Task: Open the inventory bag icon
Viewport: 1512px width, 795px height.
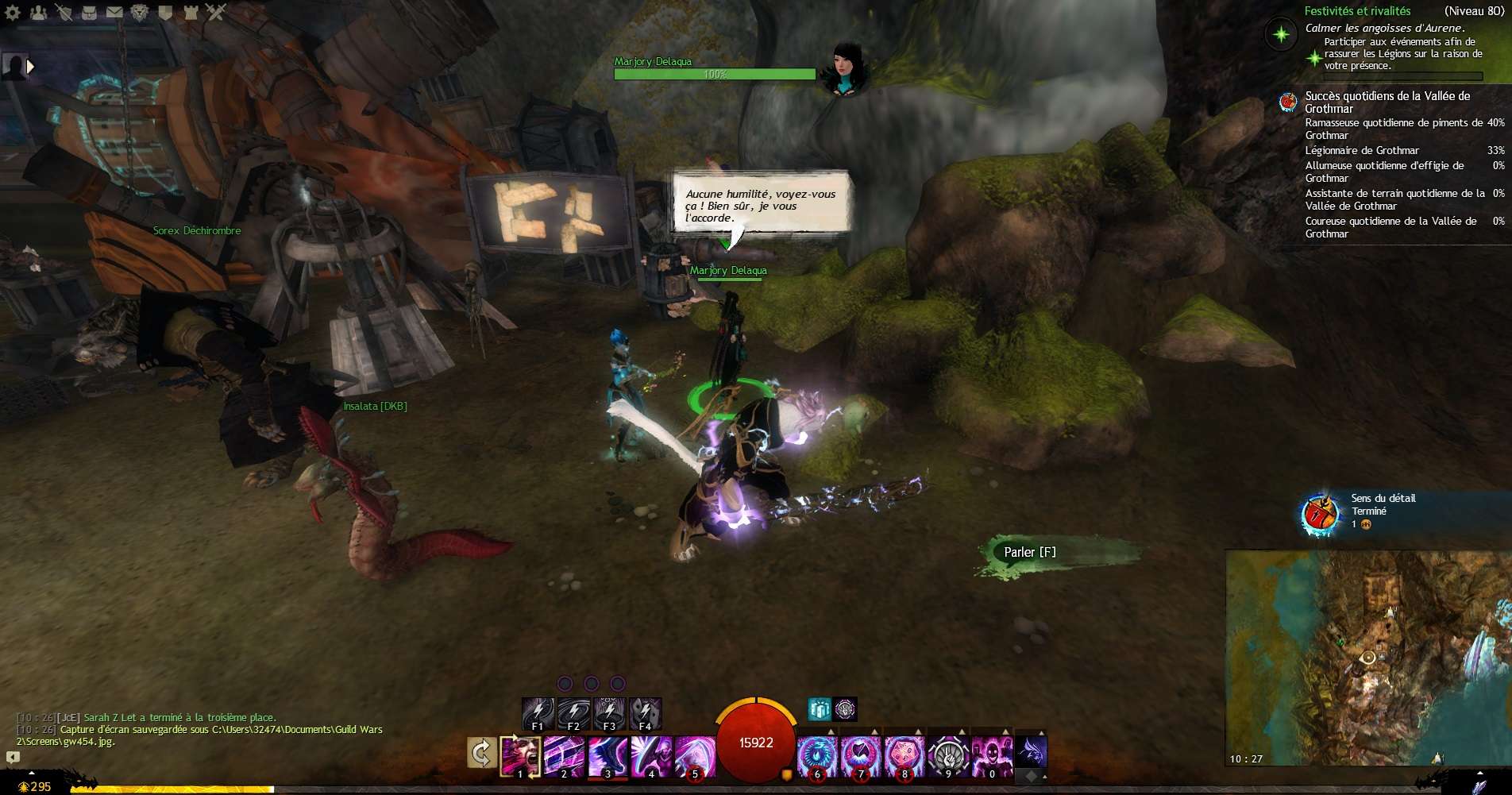Action: click(x=89, y=12)
